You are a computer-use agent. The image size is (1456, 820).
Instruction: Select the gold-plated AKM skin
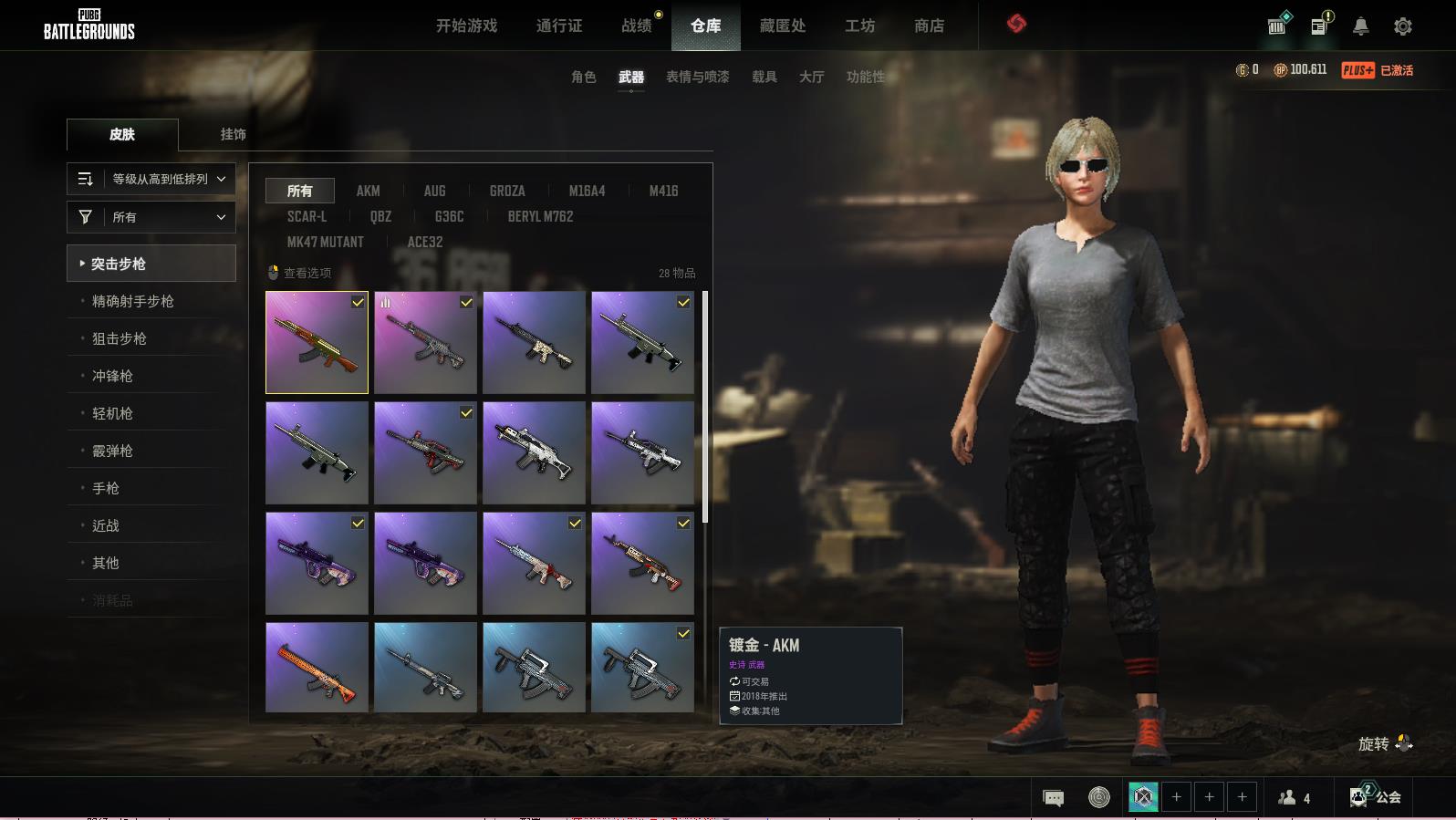pos(317,343)
